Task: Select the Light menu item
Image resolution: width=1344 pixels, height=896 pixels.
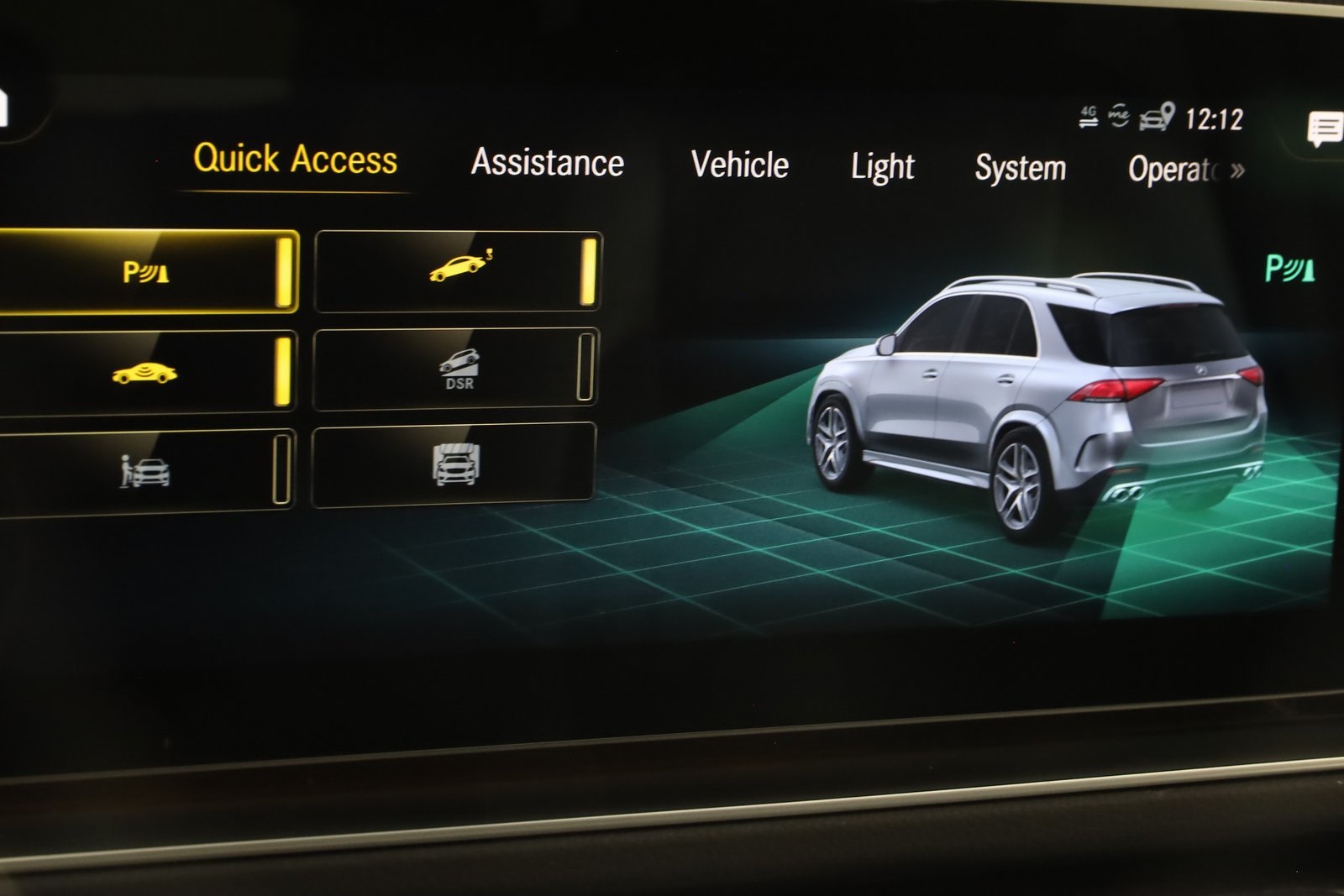Action: [x=882, y=166]
